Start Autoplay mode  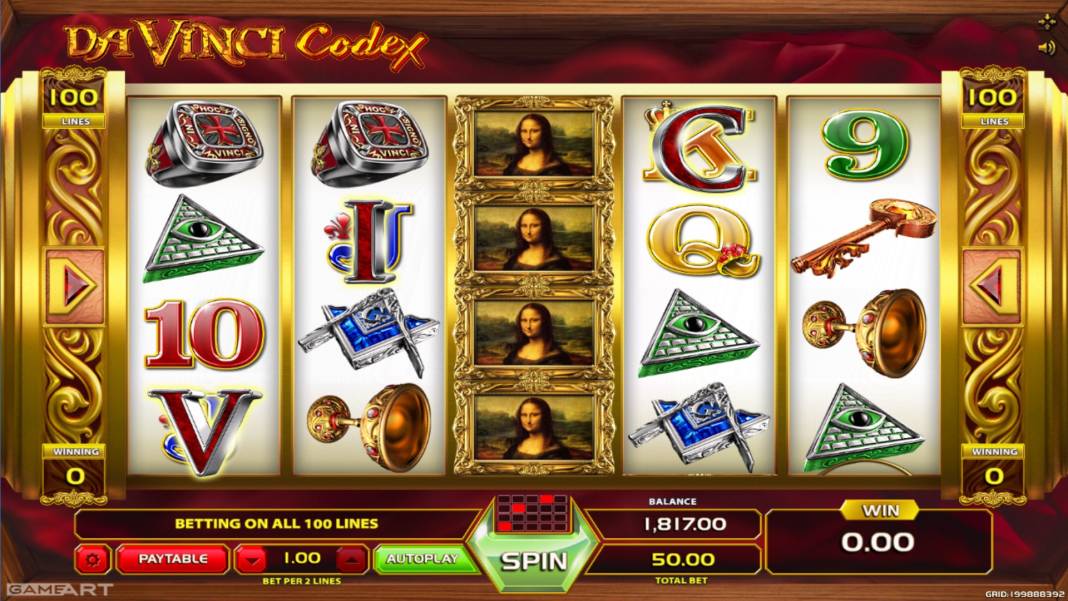pos(424,558)
